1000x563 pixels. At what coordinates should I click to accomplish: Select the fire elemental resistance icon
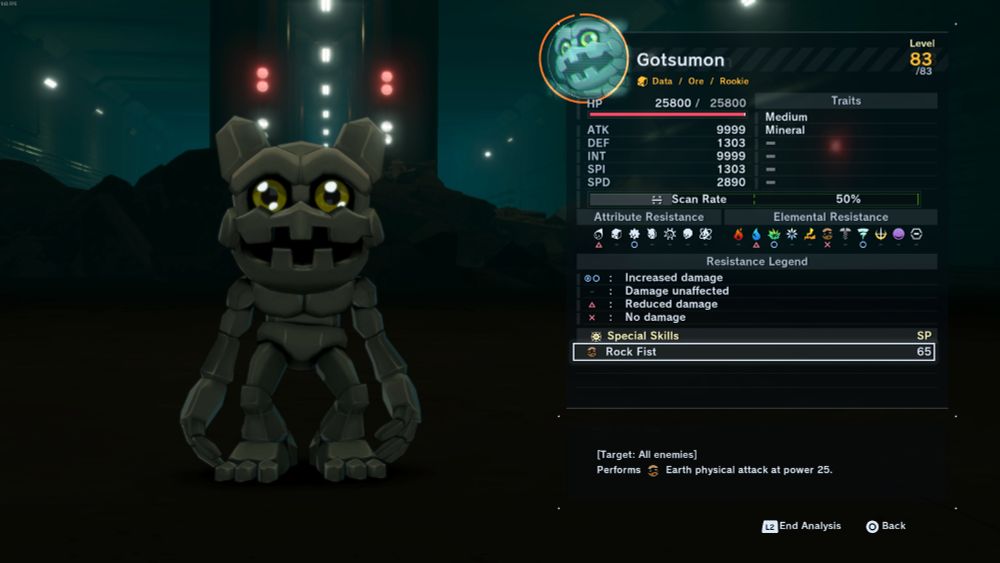click(739, 234)
